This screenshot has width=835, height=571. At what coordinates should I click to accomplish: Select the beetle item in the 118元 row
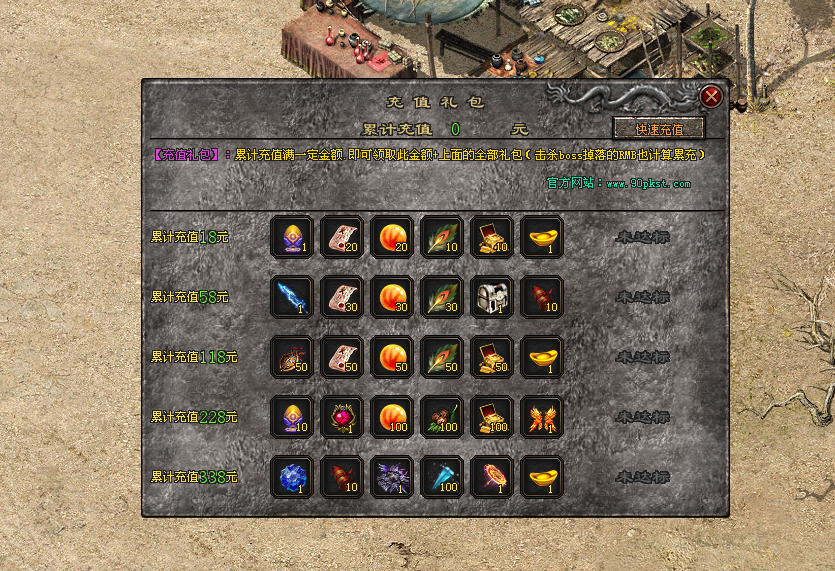pyautogui.click(x=292, y=357)
